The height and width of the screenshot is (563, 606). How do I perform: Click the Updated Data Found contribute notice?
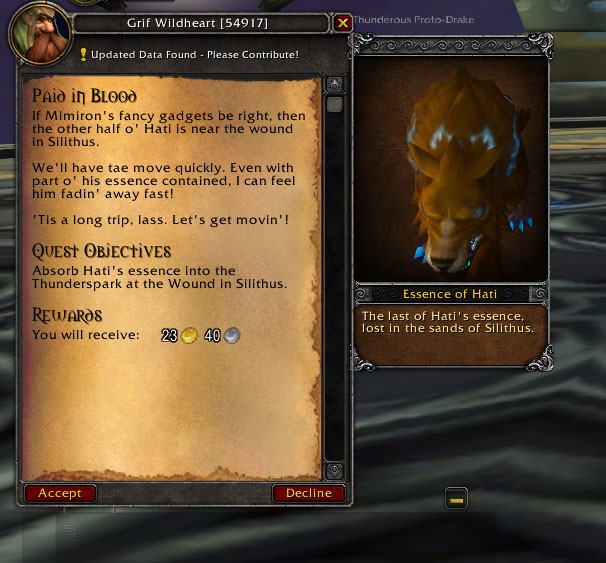[x=189, y=54]
